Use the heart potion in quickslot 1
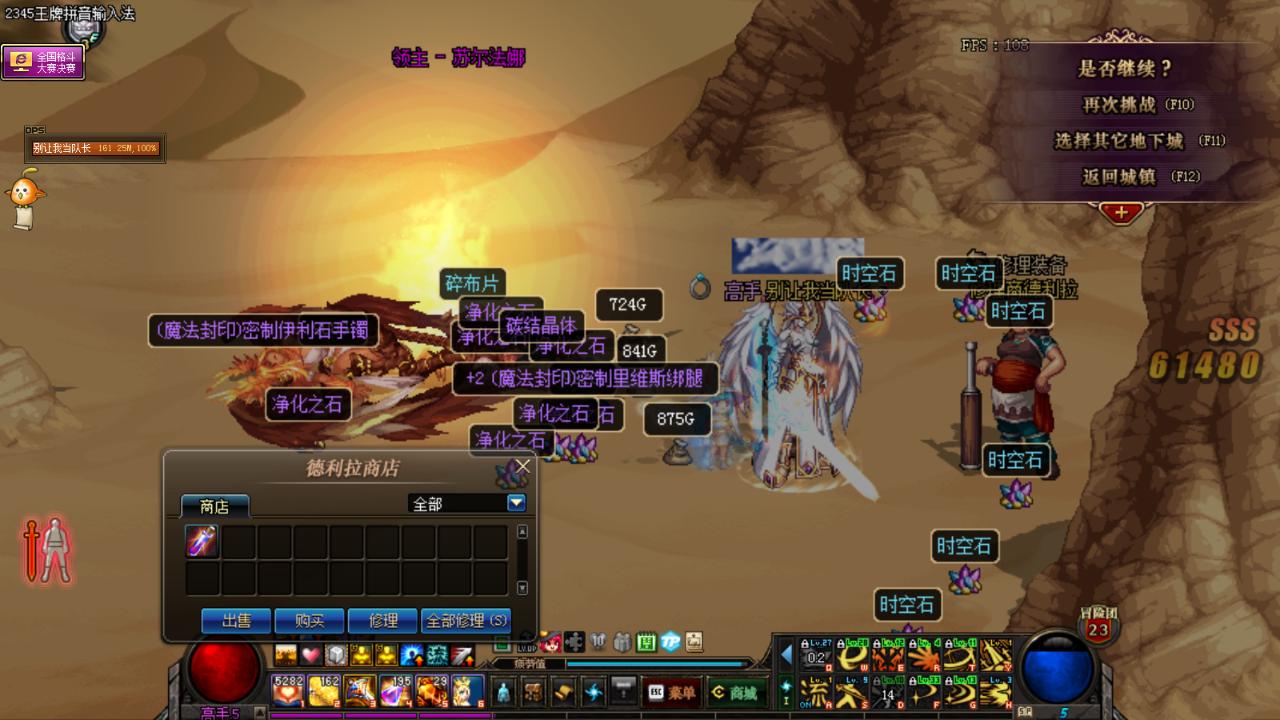The width and height of the screenshot is (1280, 720). coord(288,690)
